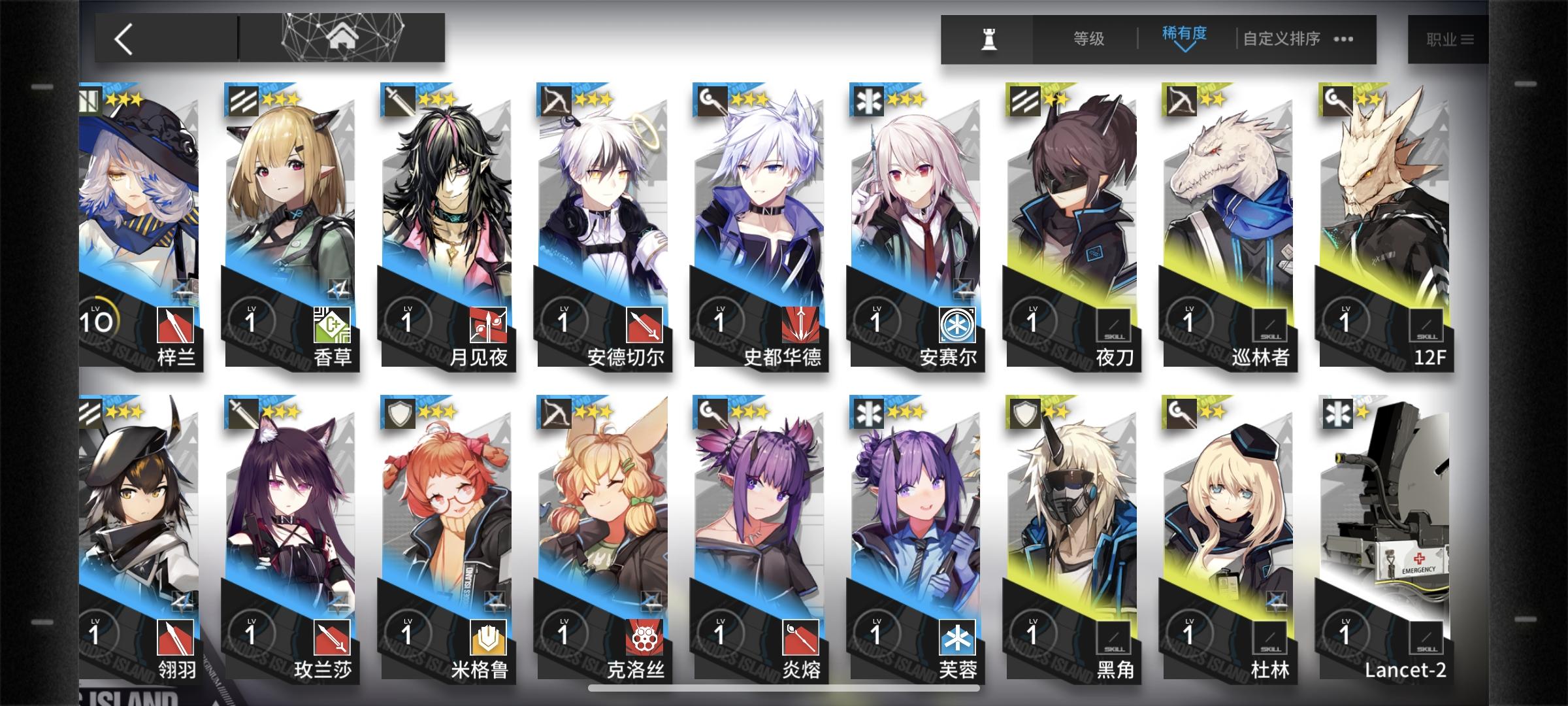Image resolution: width=1568 pixels, height=706 pixels.
Task: Open more sort options via the ellipsis
Action: [1343, 39]
